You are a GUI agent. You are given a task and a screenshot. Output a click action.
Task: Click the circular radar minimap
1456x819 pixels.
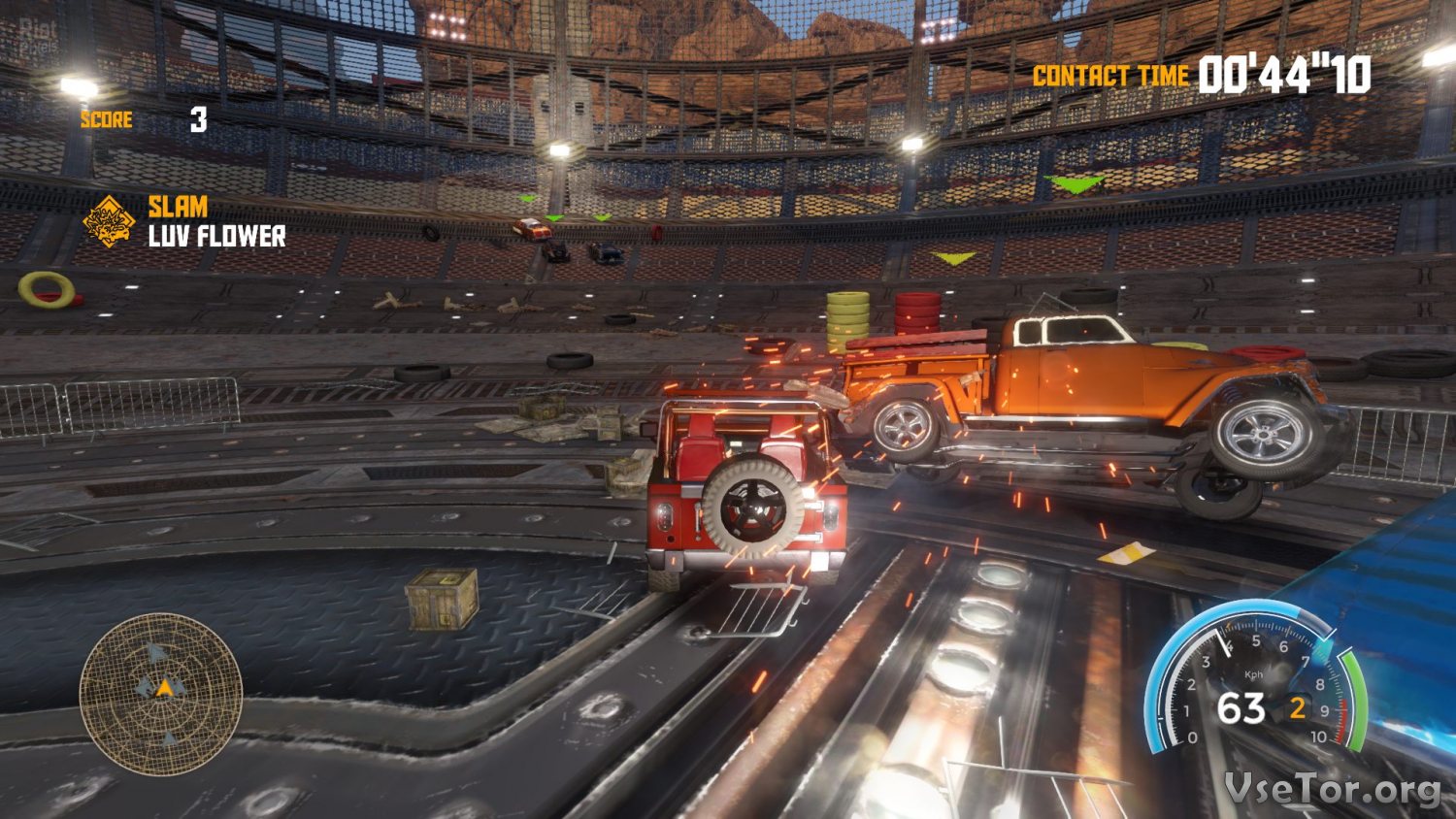[161, 695]
